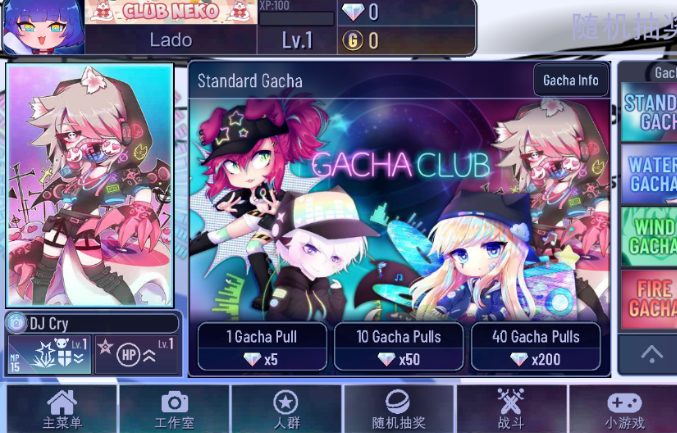Open the 小游戏 mini games tab

624,410
